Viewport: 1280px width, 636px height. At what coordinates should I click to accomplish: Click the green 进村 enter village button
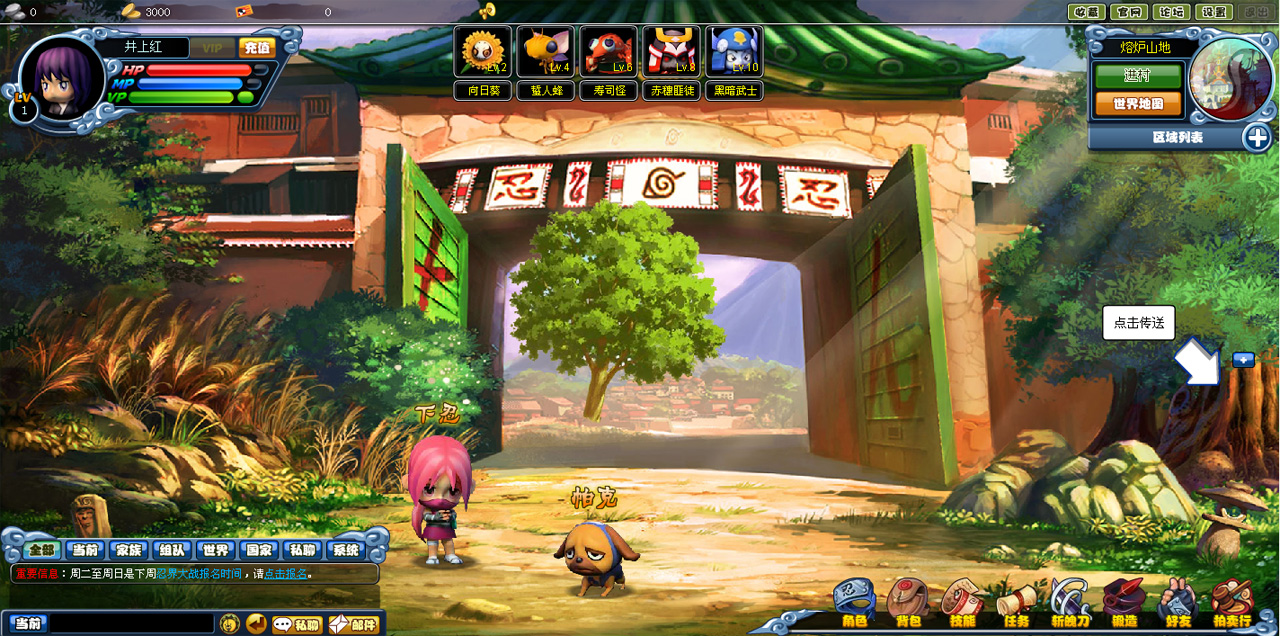pos(1138,76)
